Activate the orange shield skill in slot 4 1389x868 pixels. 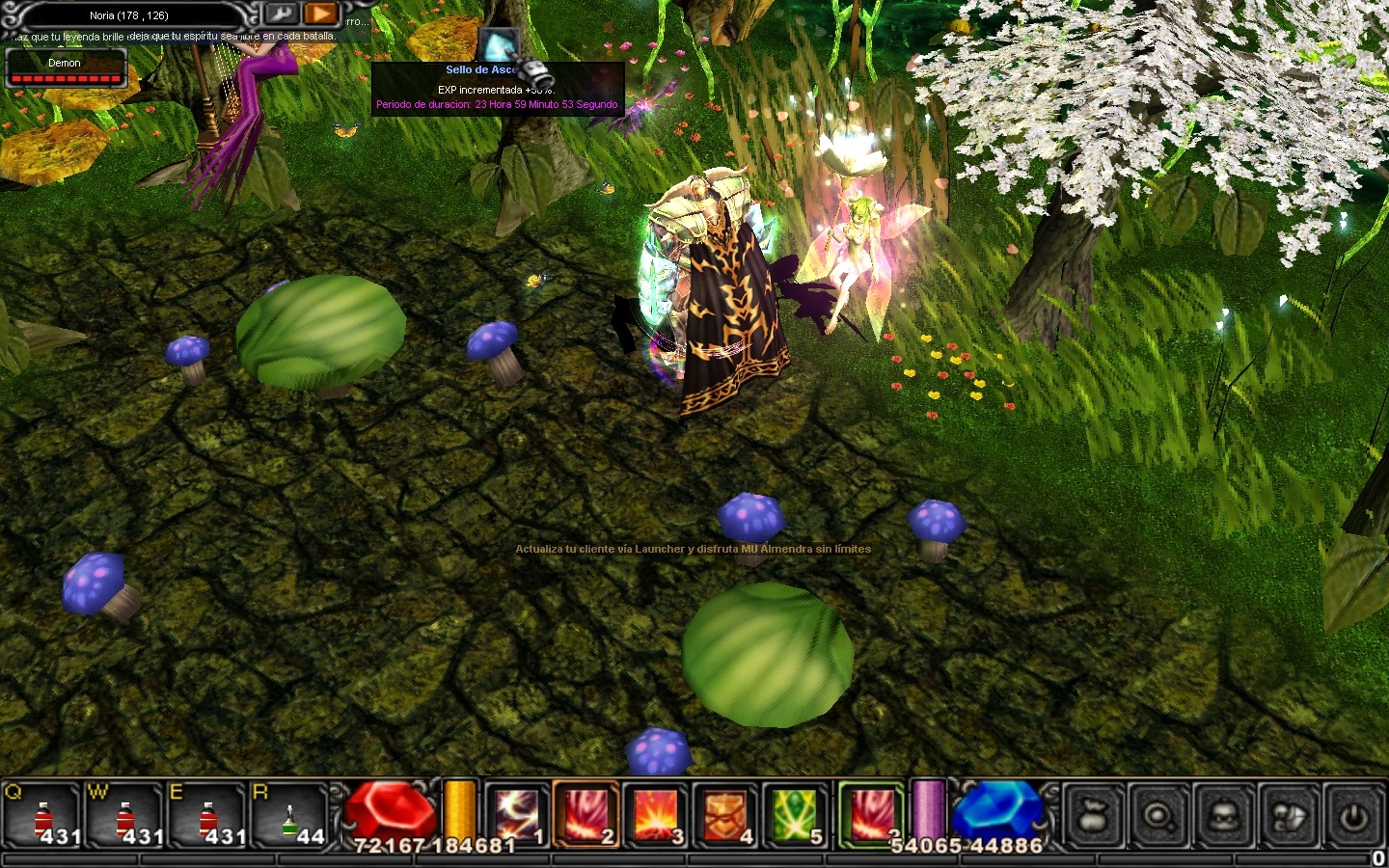(x=725, y=815)
